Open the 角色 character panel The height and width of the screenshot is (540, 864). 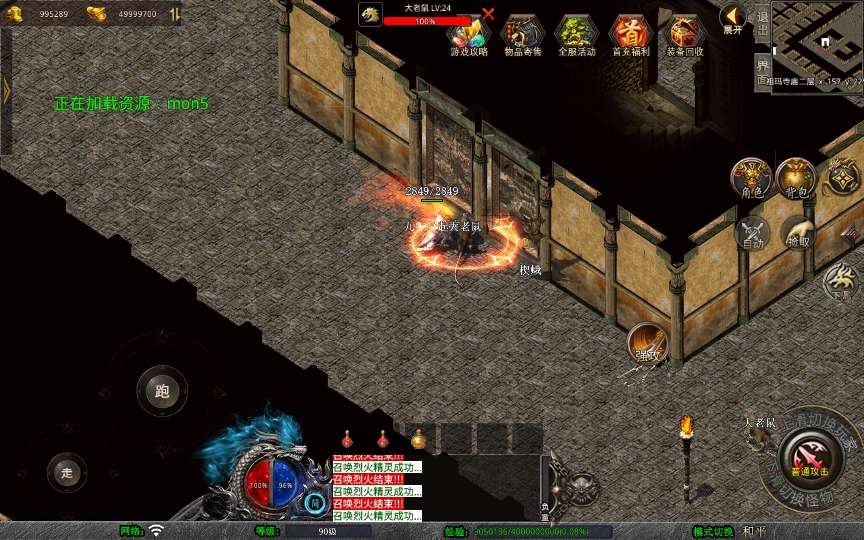[x=751, y=178]
